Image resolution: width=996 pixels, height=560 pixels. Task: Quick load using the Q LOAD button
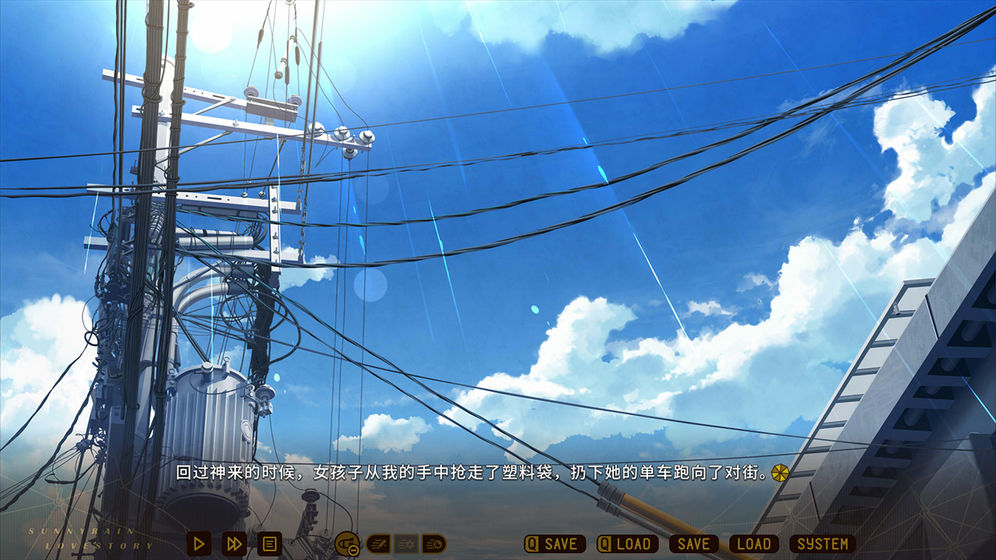[627, 544]
